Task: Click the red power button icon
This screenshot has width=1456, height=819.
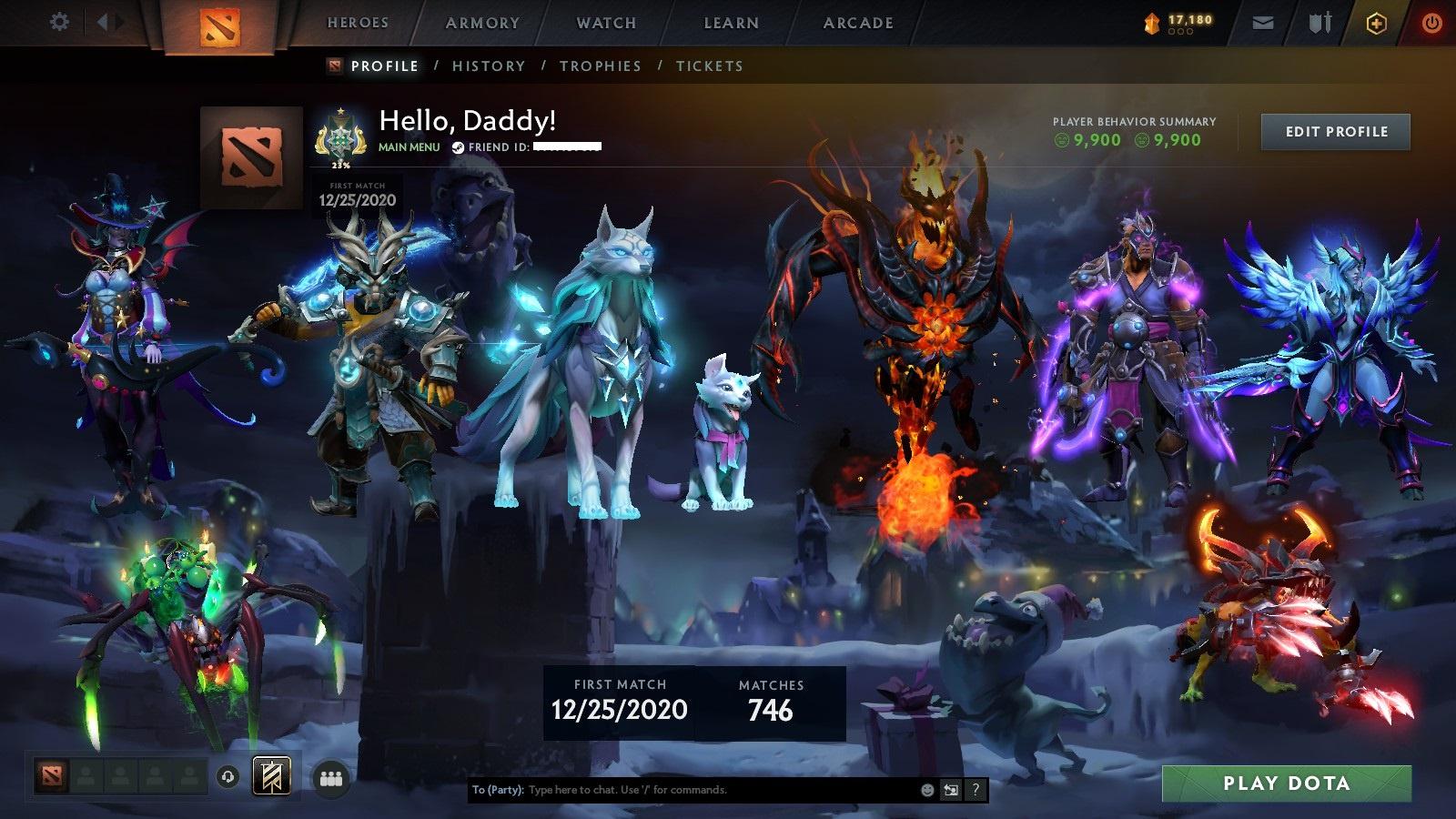Action: pyautogui.click(x=1431, y=22)
